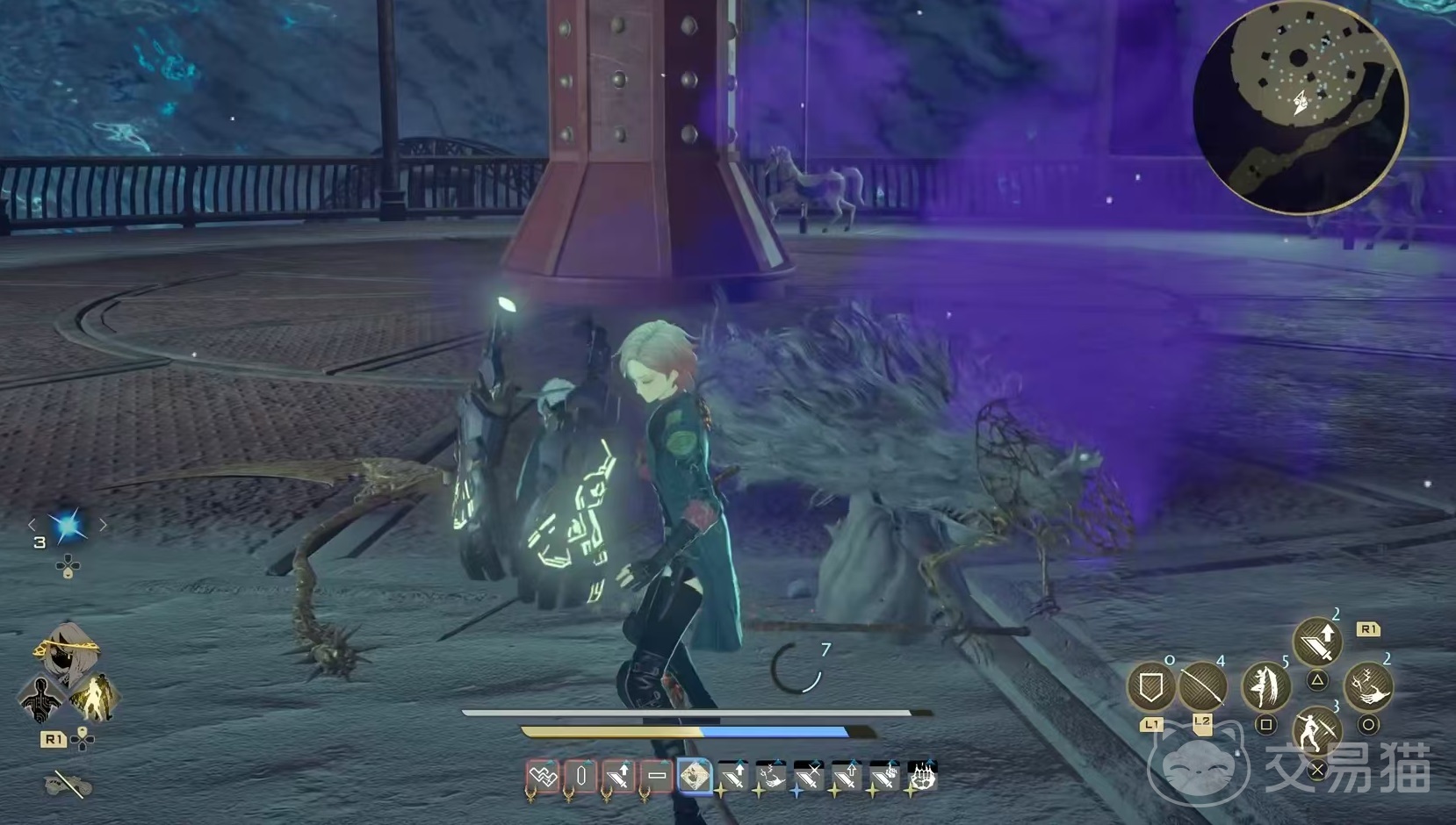Cycle to the next quick item with right arrow
The height and width of the screenshot is (825, 1456).
click(104, 525)
